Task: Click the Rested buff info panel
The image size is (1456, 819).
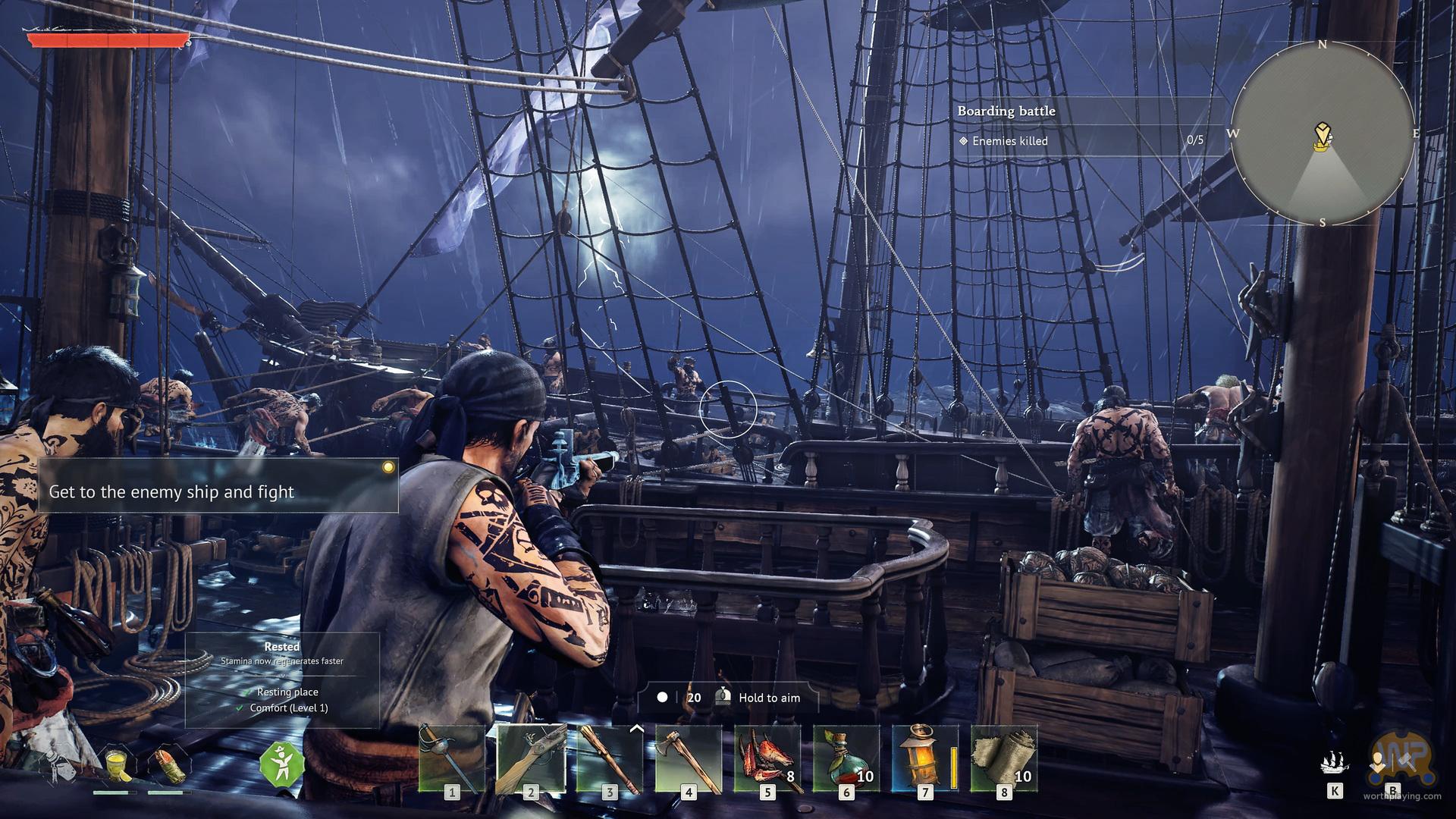Action: click(x=282, y=679)
